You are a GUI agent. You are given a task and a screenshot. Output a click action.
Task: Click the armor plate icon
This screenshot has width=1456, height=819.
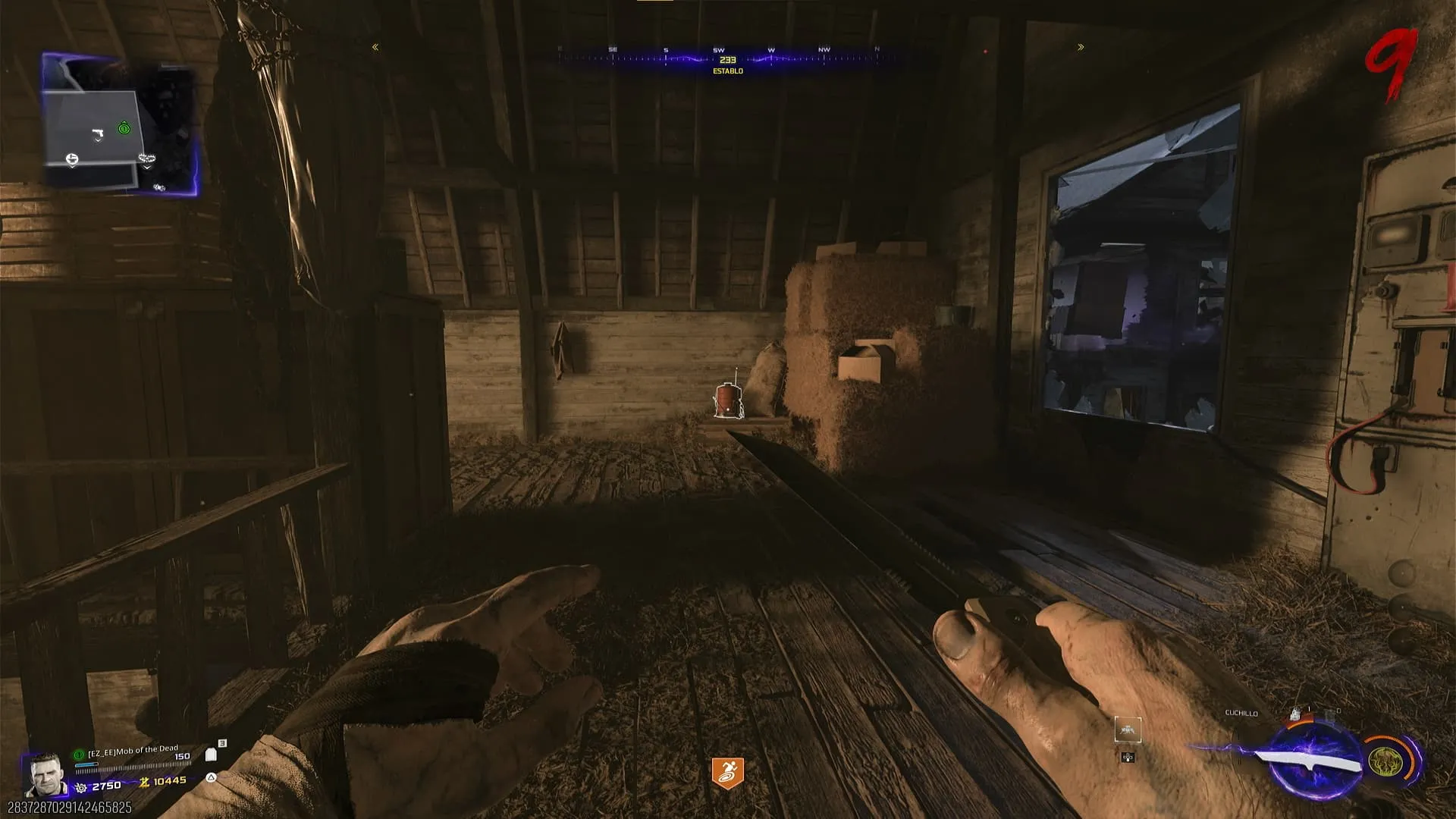coord(211,755)
